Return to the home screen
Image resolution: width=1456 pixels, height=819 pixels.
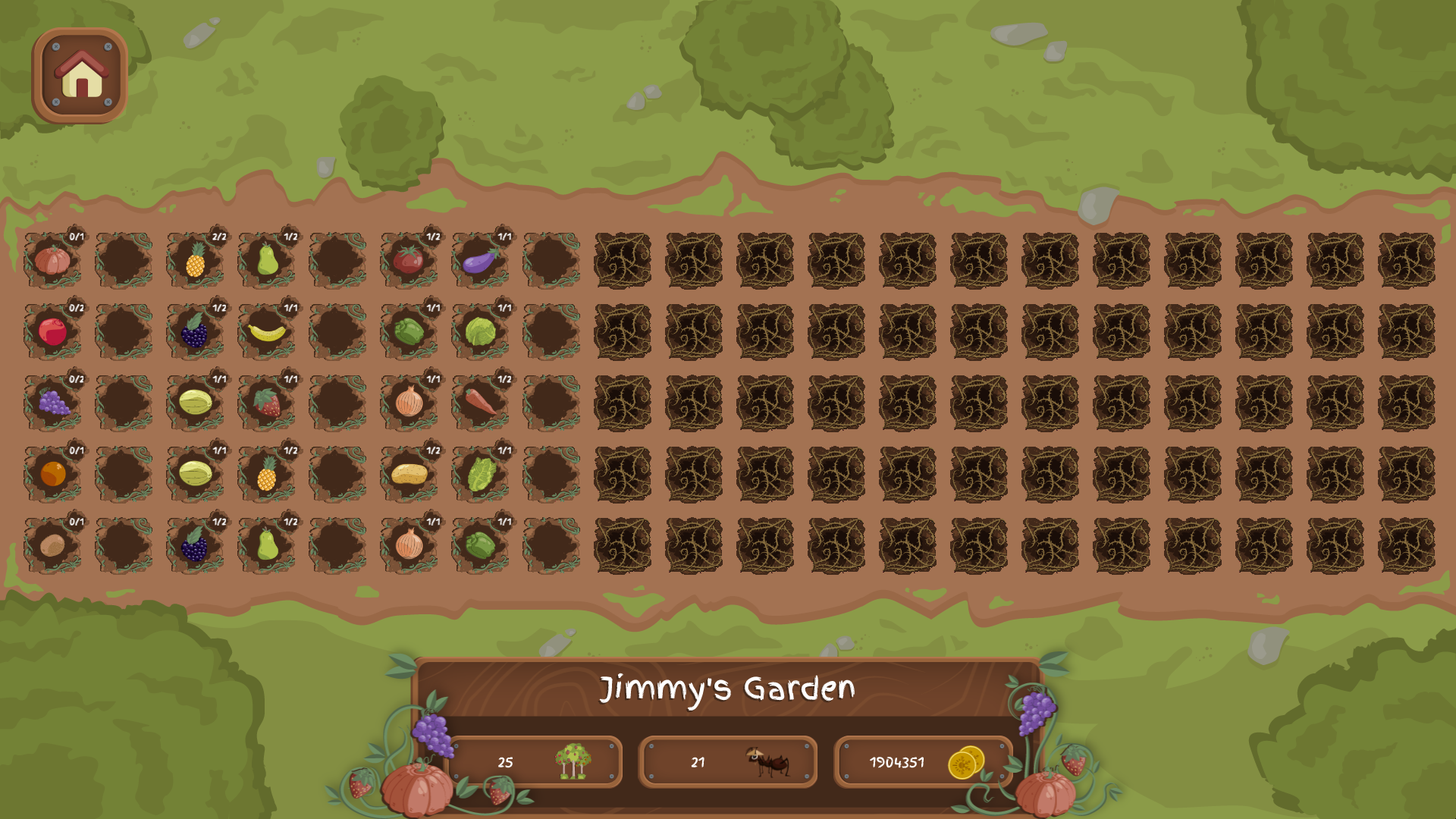click(x=80, y=76)
